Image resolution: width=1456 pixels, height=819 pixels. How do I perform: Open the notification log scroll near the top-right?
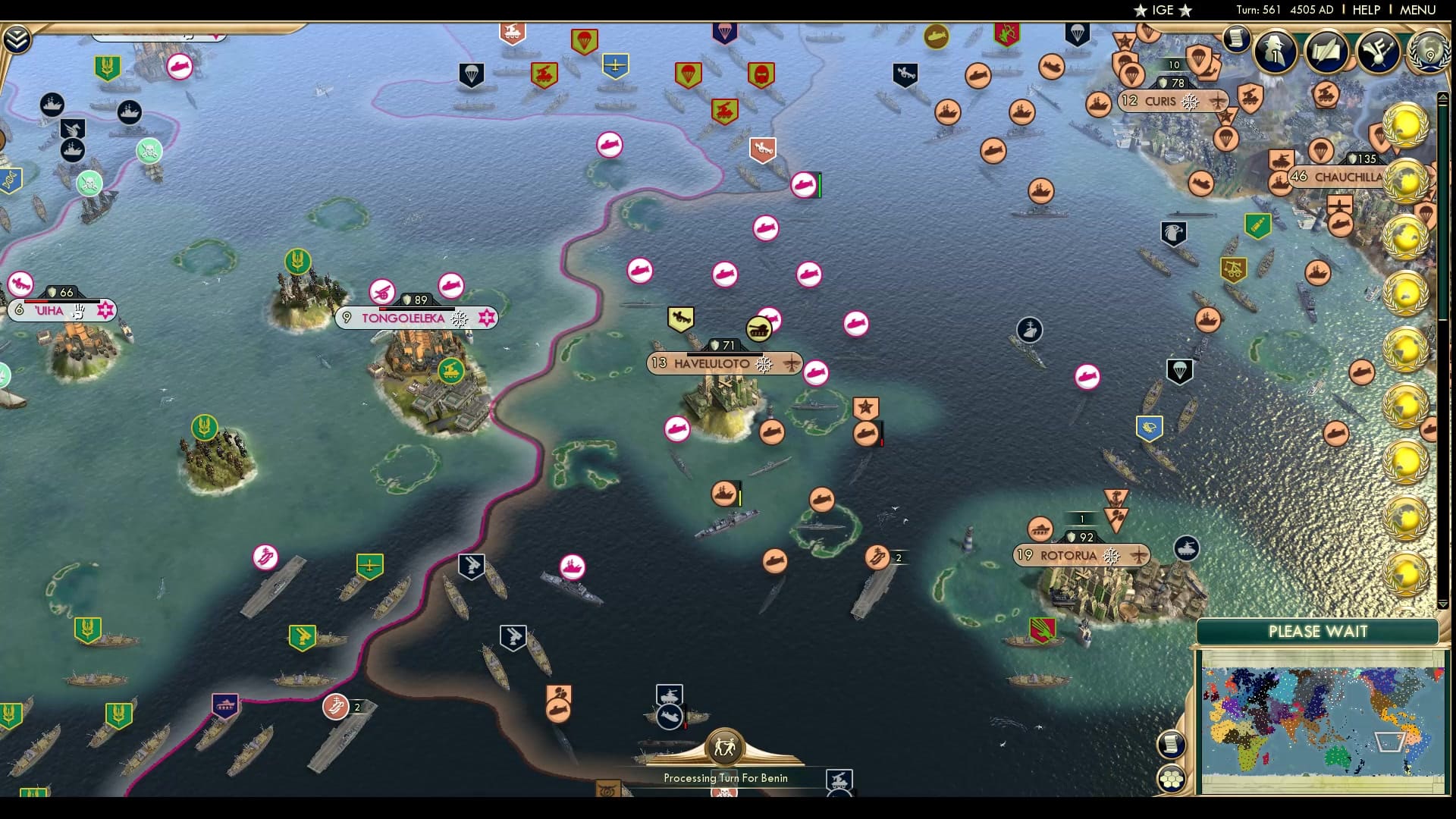[1235, 36]
